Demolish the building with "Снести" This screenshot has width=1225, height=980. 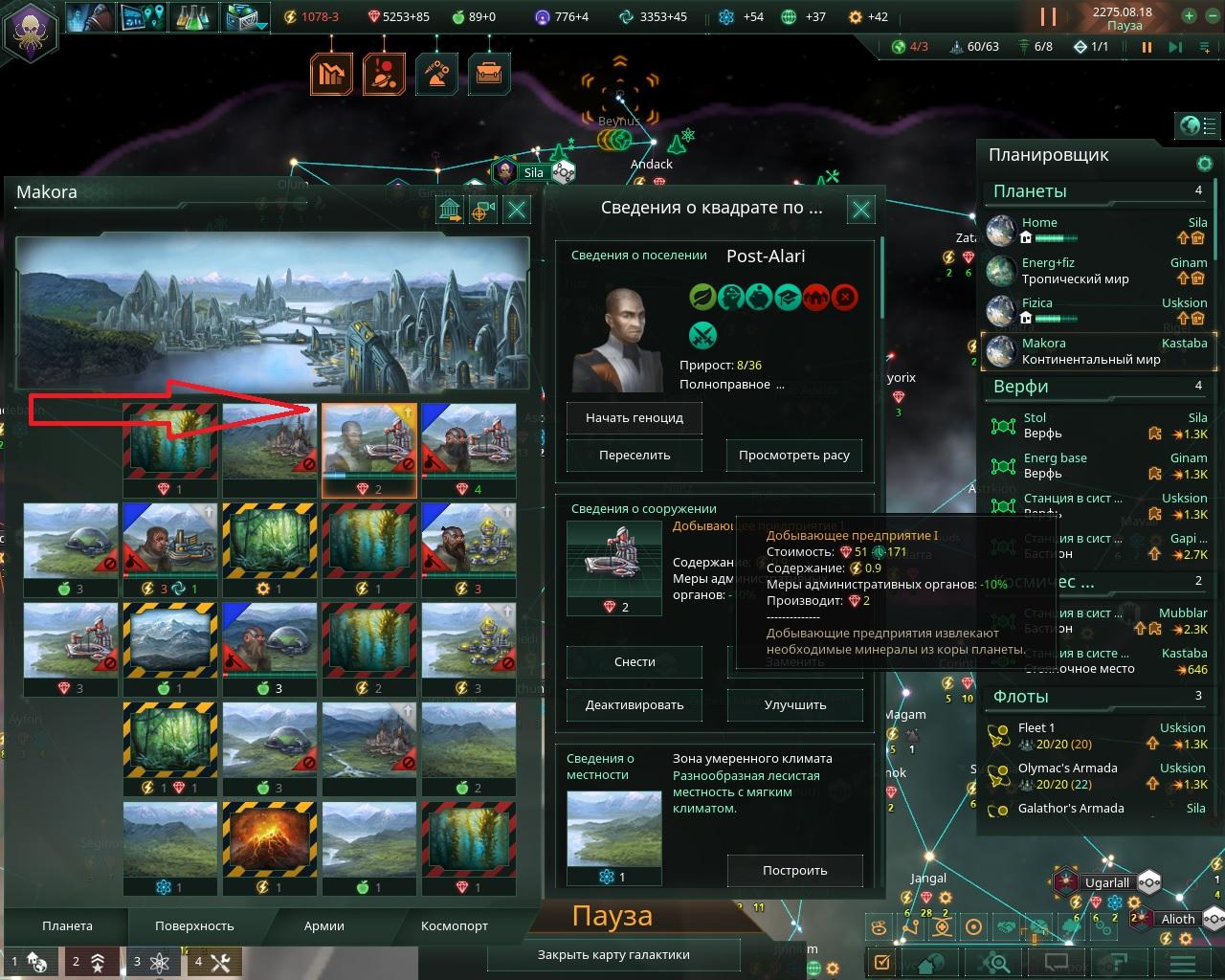coord(635,662)
